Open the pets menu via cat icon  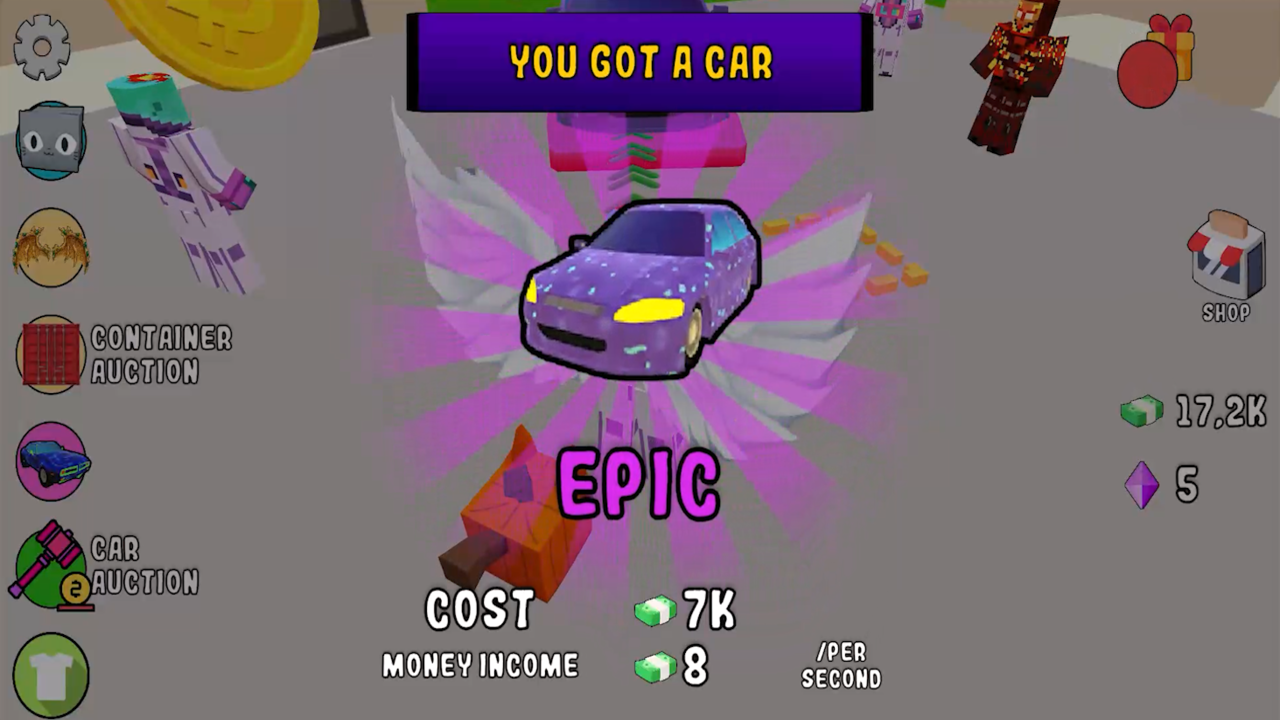50,140
